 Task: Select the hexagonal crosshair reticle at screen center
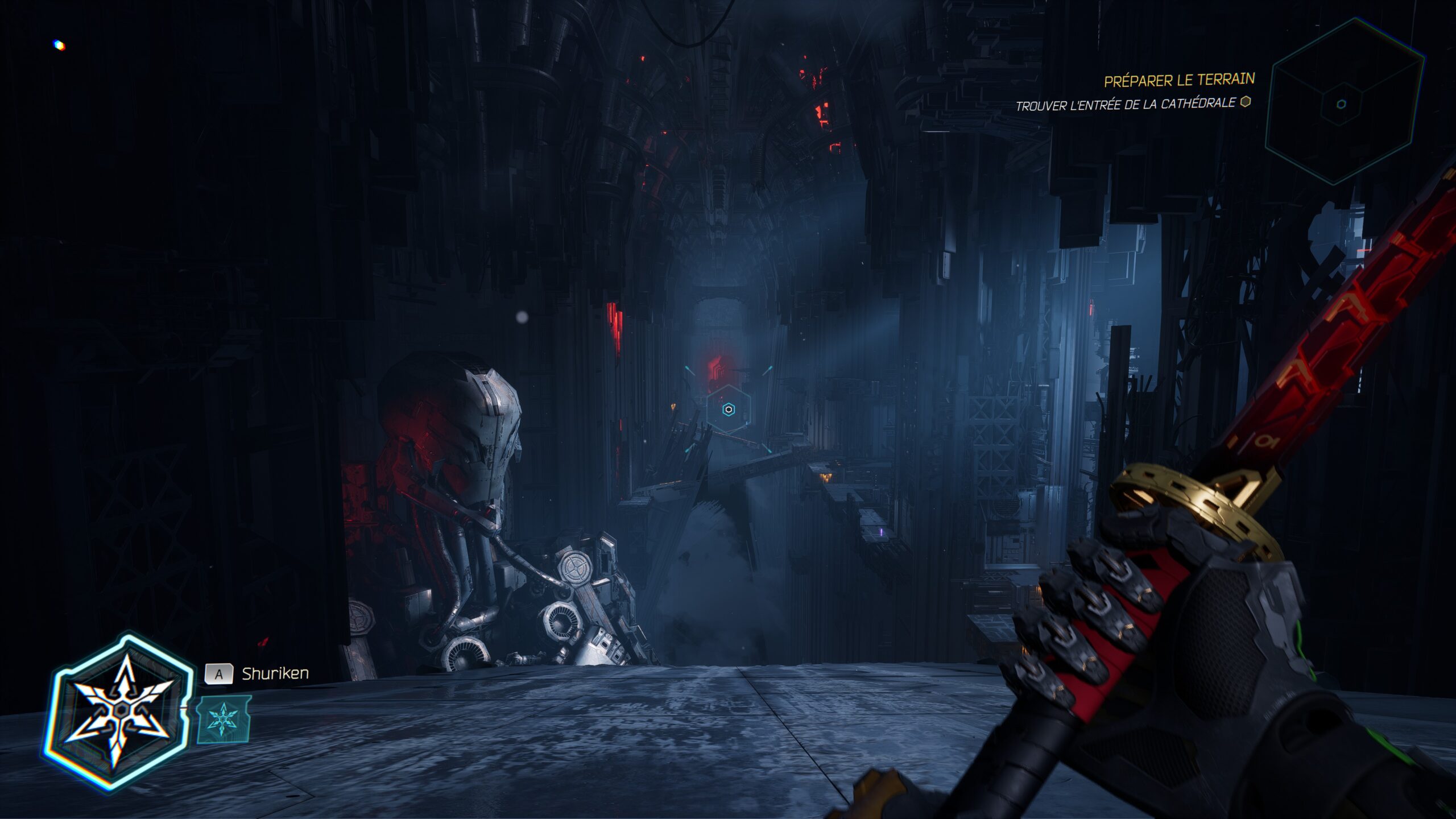728,408
